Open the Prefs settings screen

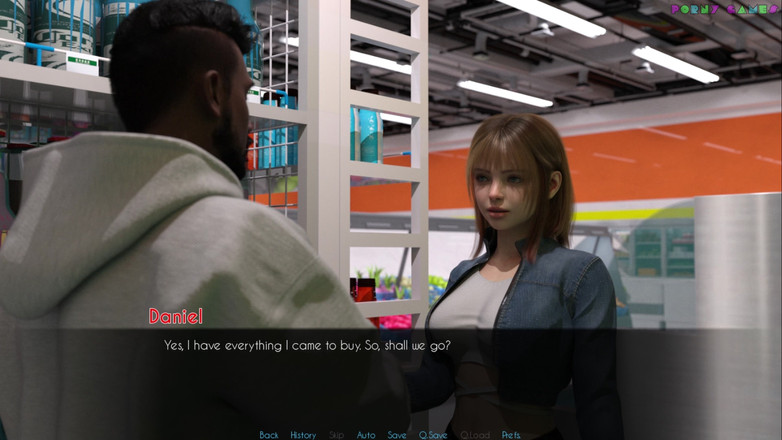coord(511,435)
